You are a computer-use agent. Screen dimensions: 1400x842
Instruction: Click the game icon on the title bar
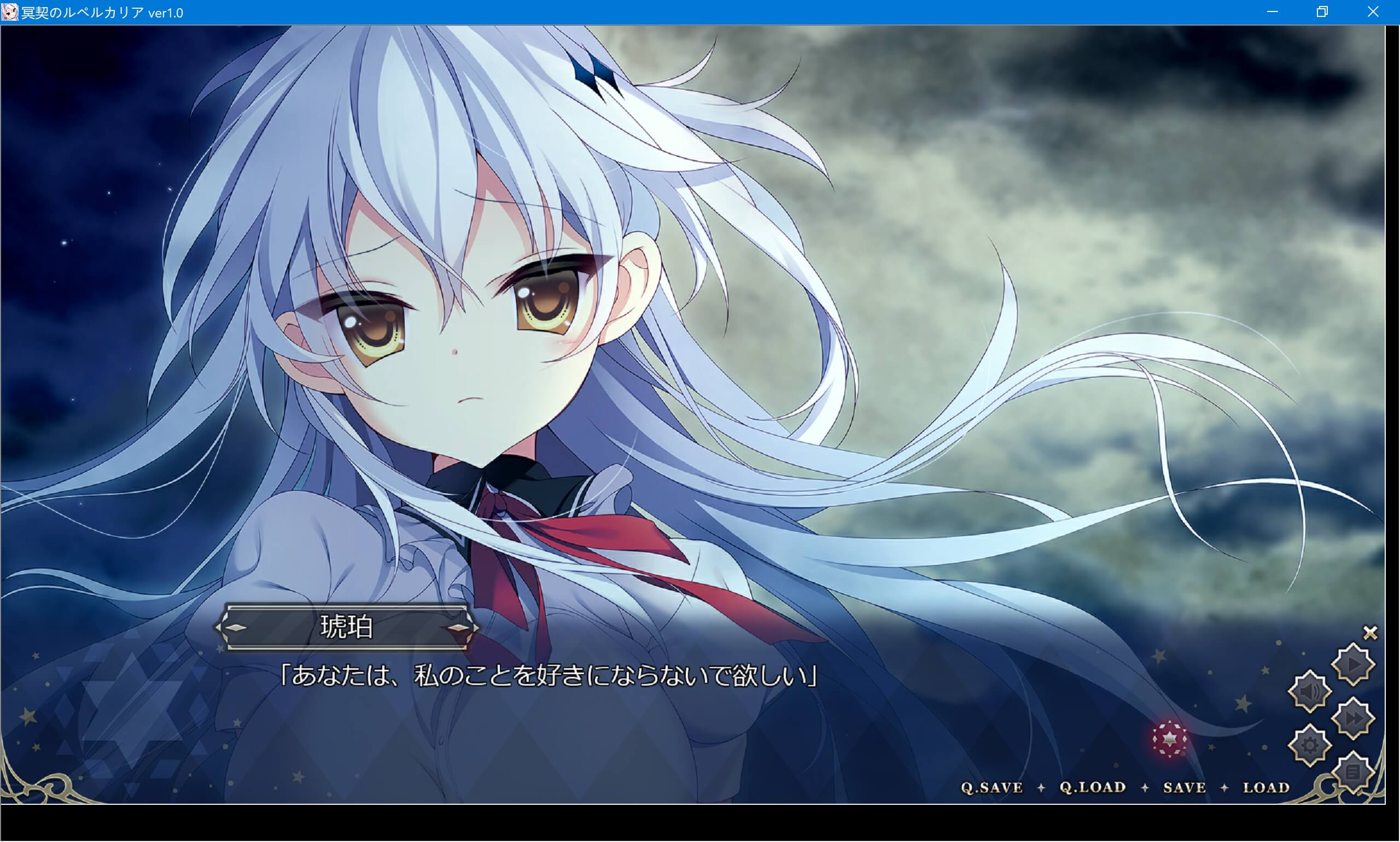(9, 11)
